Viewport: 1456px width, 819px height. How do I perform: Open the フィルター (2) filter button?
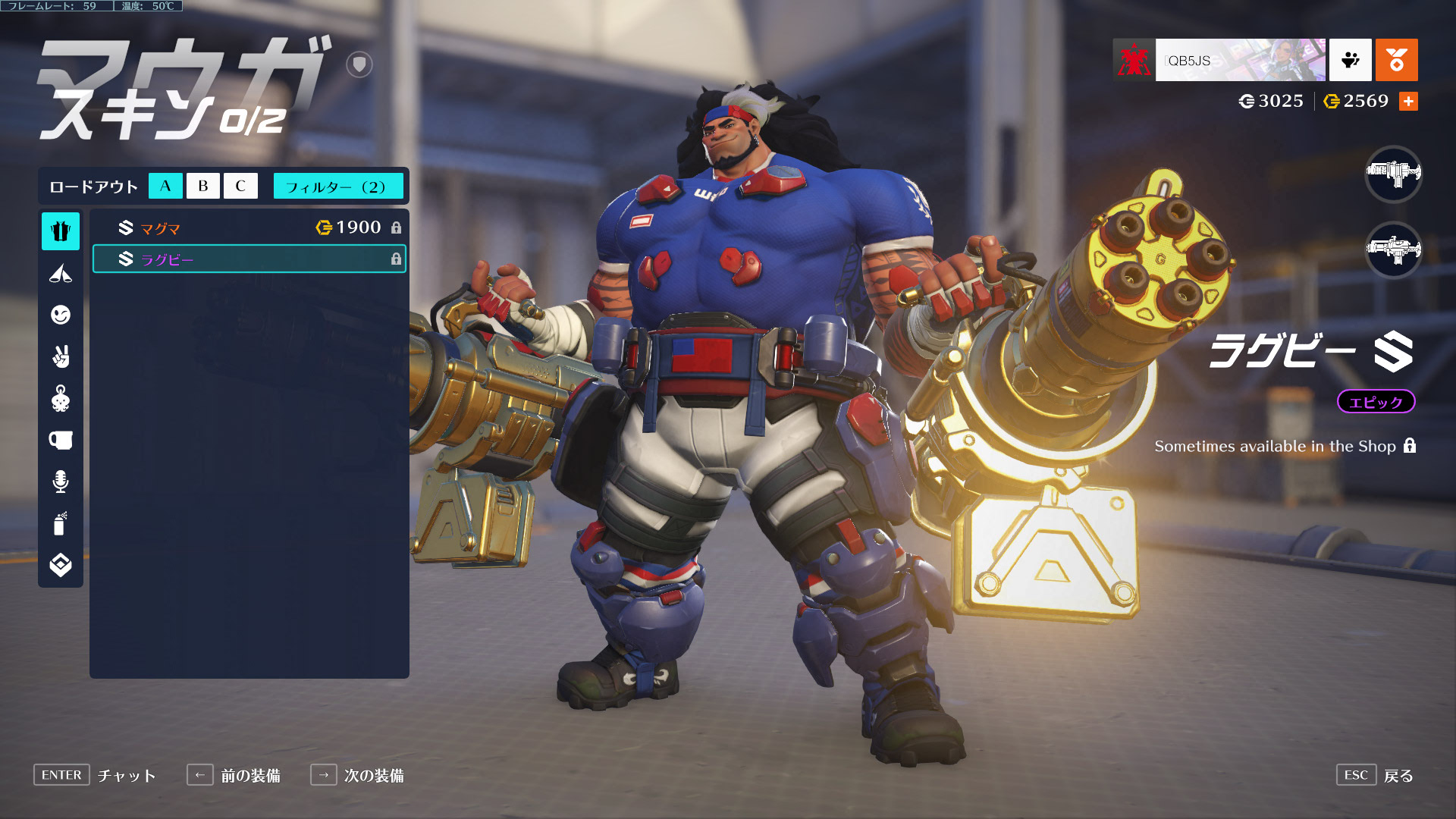[337, 186]
